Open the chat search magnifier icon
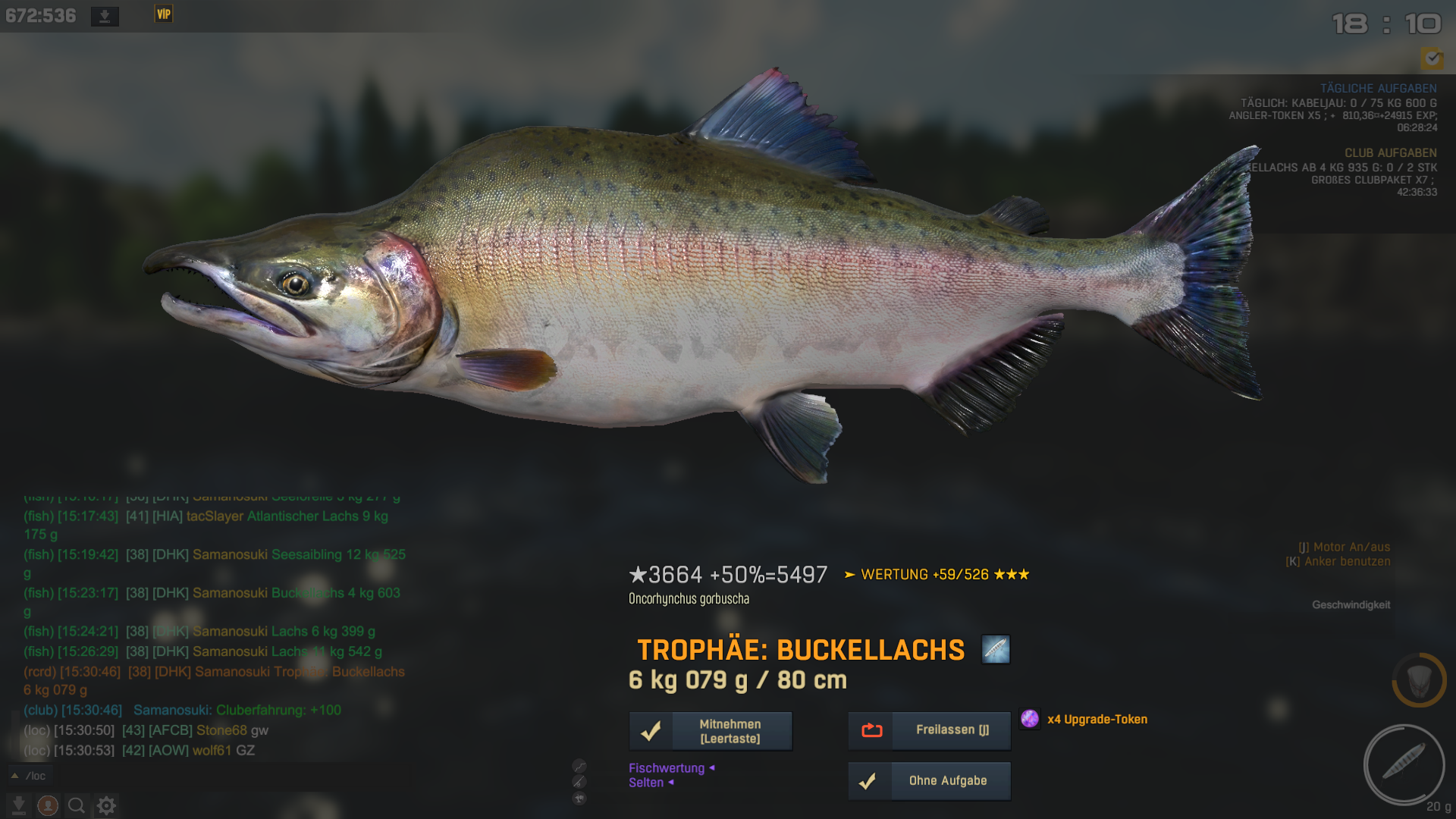Screen dimensions: 1456x819 (x=77, y=805)
